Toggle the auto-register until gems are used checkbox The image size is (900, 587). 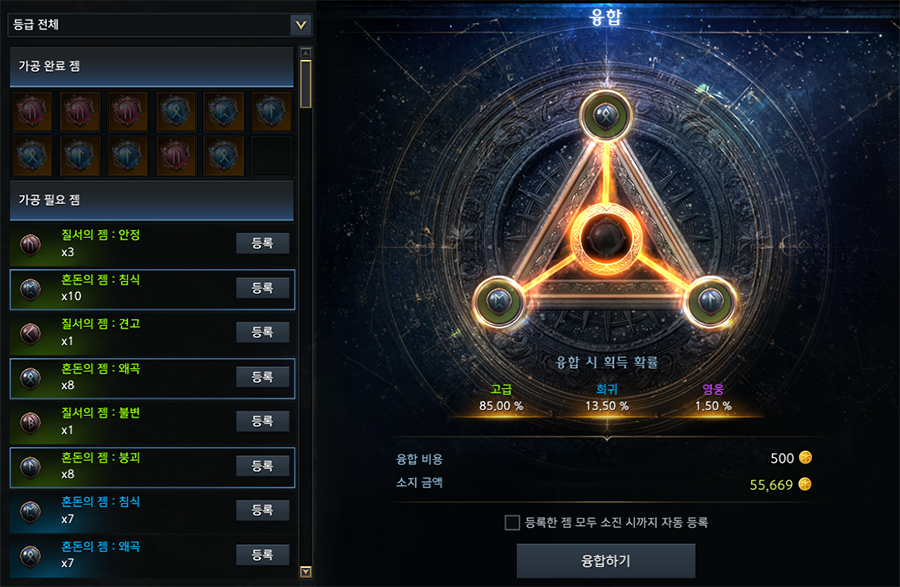click(x=512, y=522)
